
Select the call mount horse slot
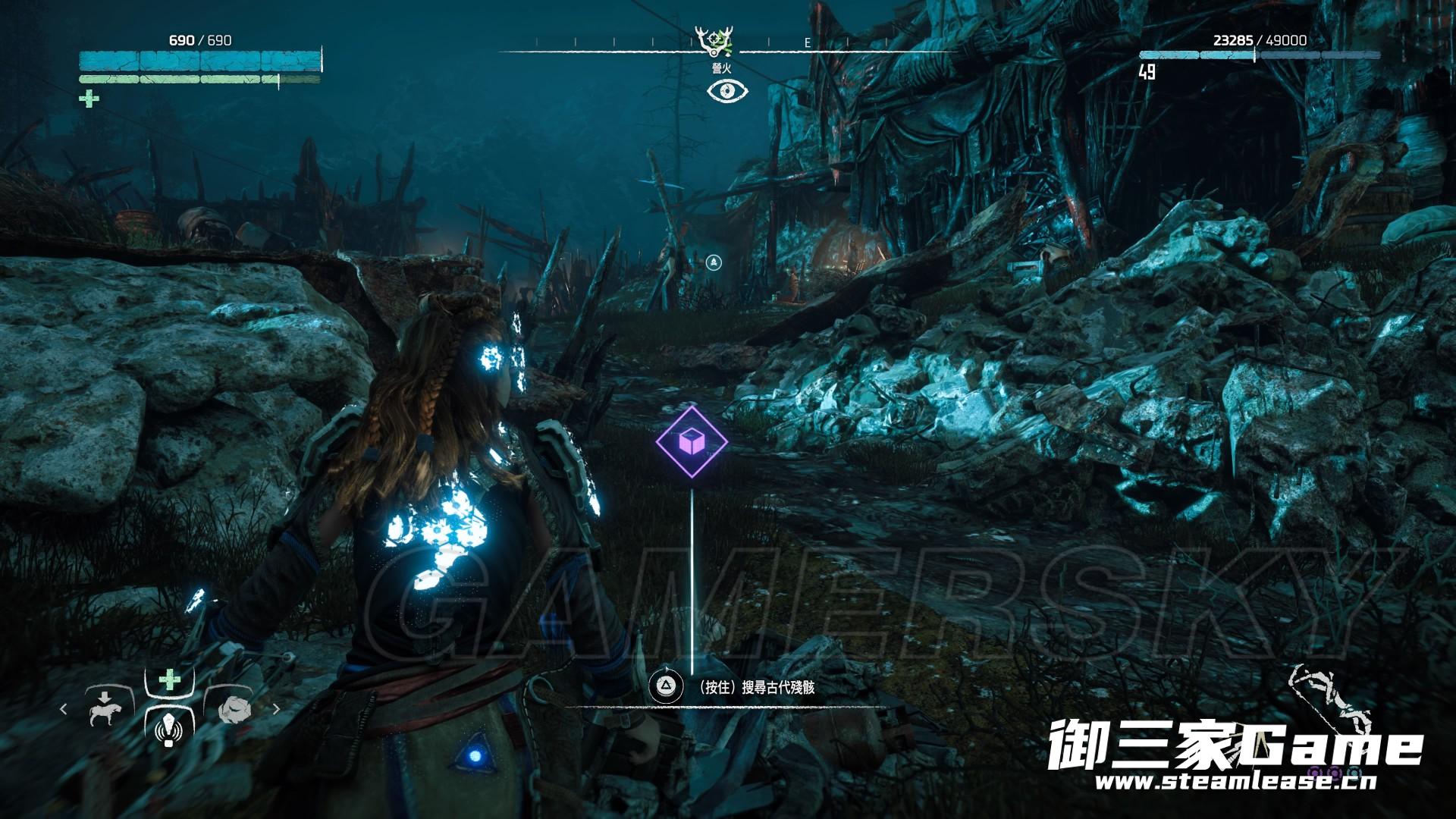click(x=105, y=709)
